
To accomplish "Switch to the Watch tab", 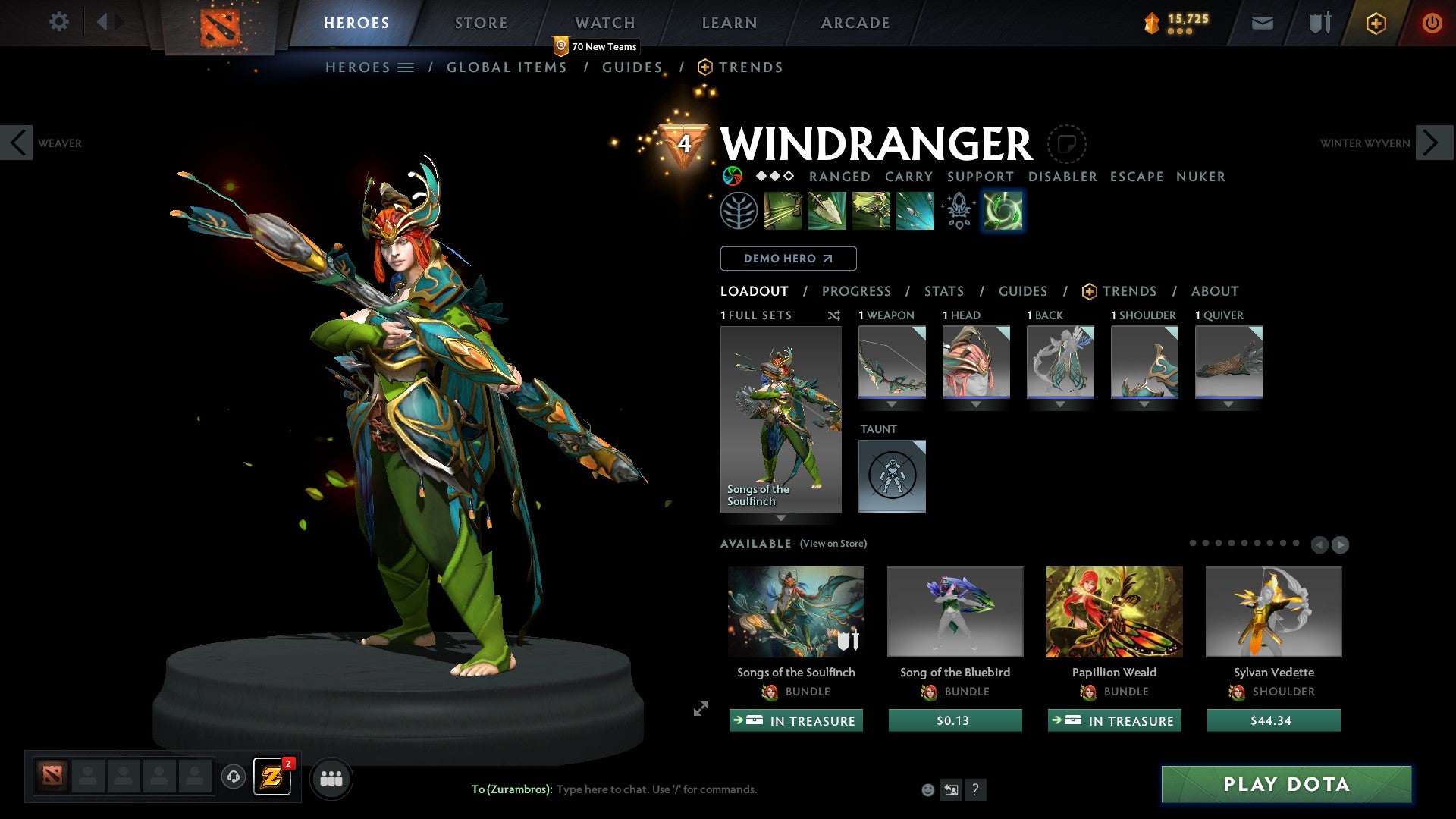I will (x=604, y=23).
